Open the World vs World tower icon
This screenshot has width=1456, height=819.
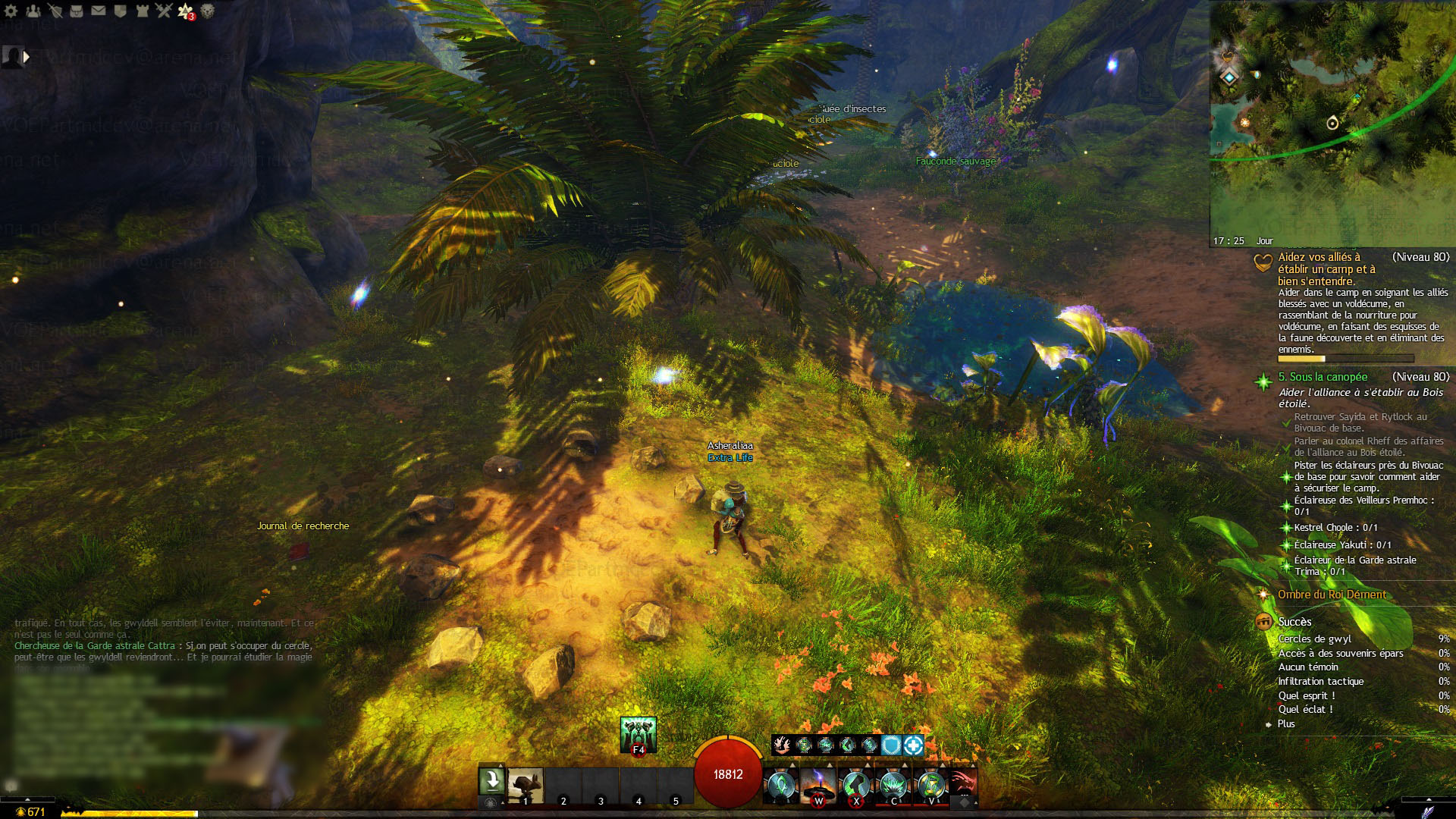(x=142, y=11)
